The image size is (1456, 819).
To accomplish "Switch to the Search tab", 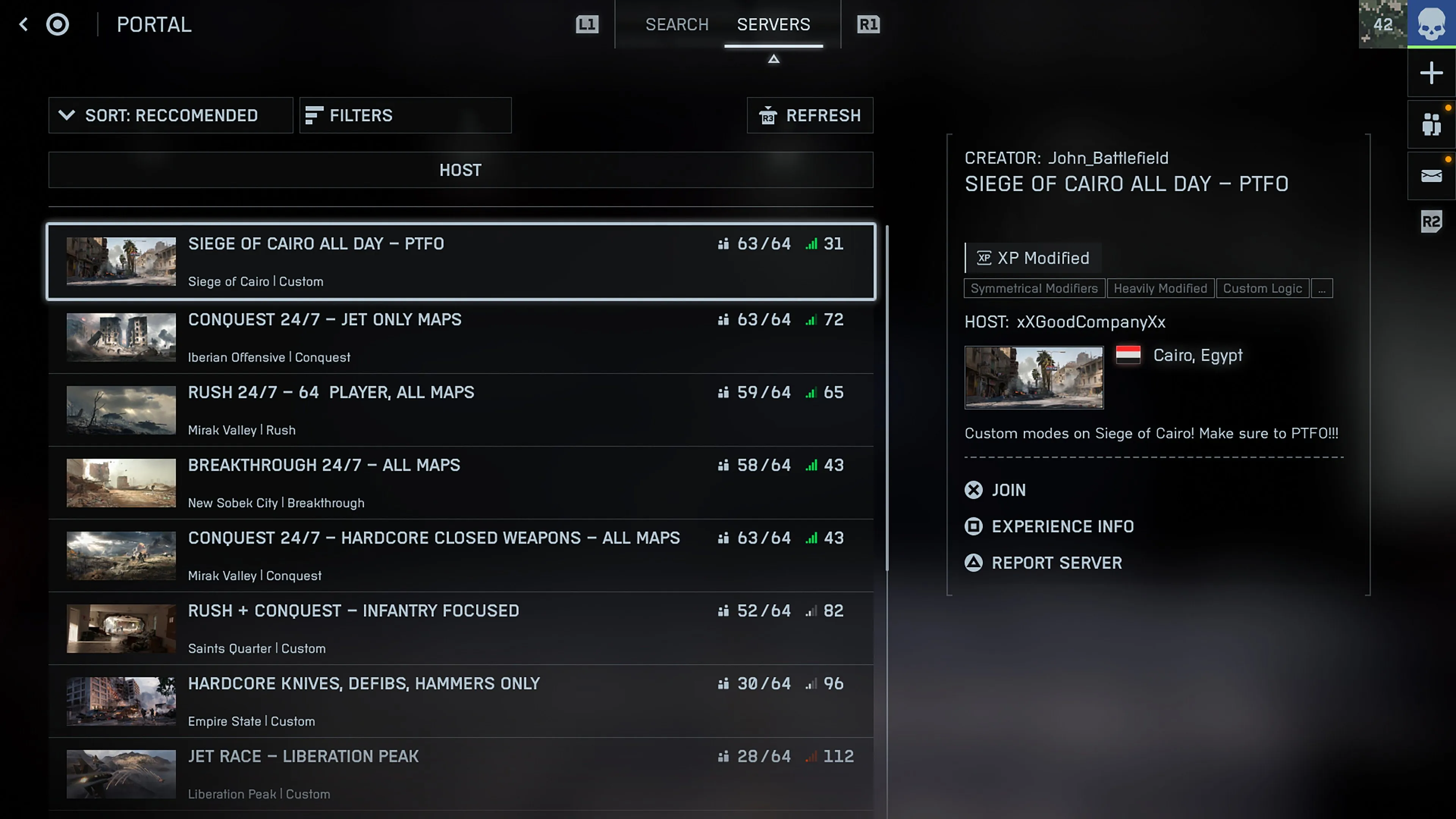I will pos(677,24).
